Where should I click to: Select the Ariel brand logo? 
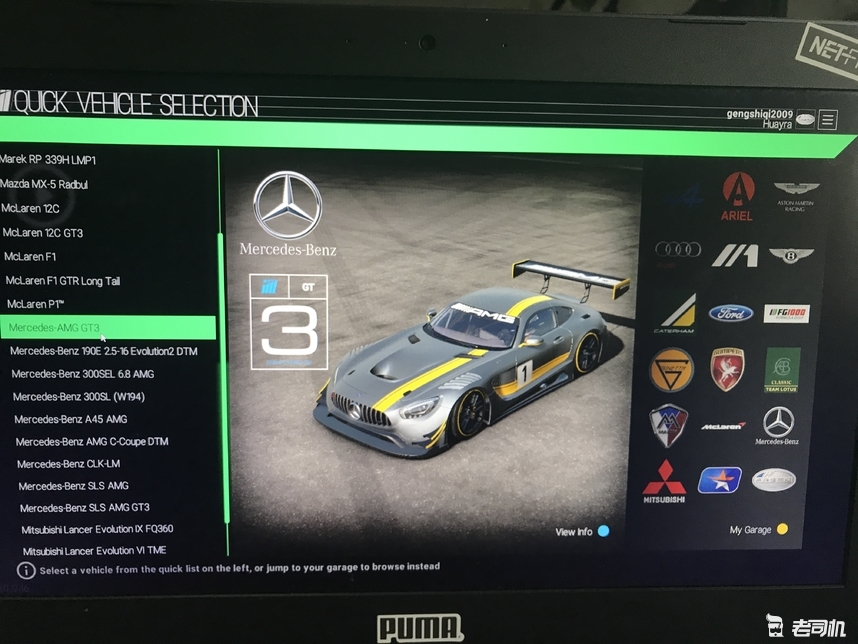(737, 197)
